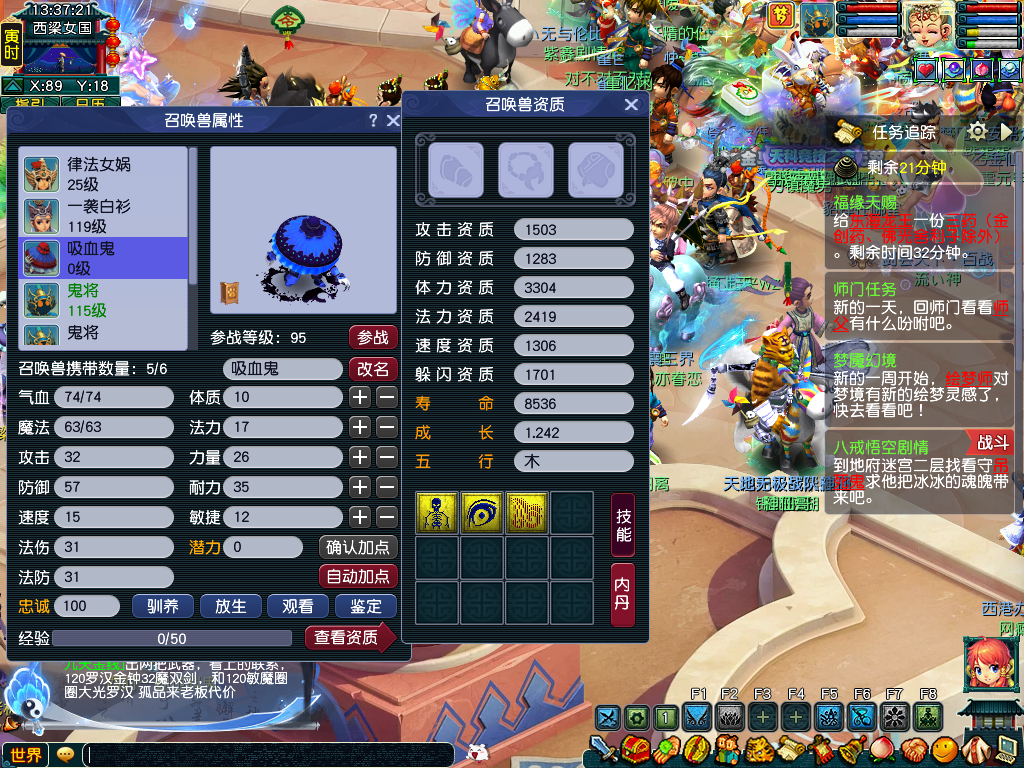Release the pet with 放生
Viewport: 1024px width, 768px height.
230,606
